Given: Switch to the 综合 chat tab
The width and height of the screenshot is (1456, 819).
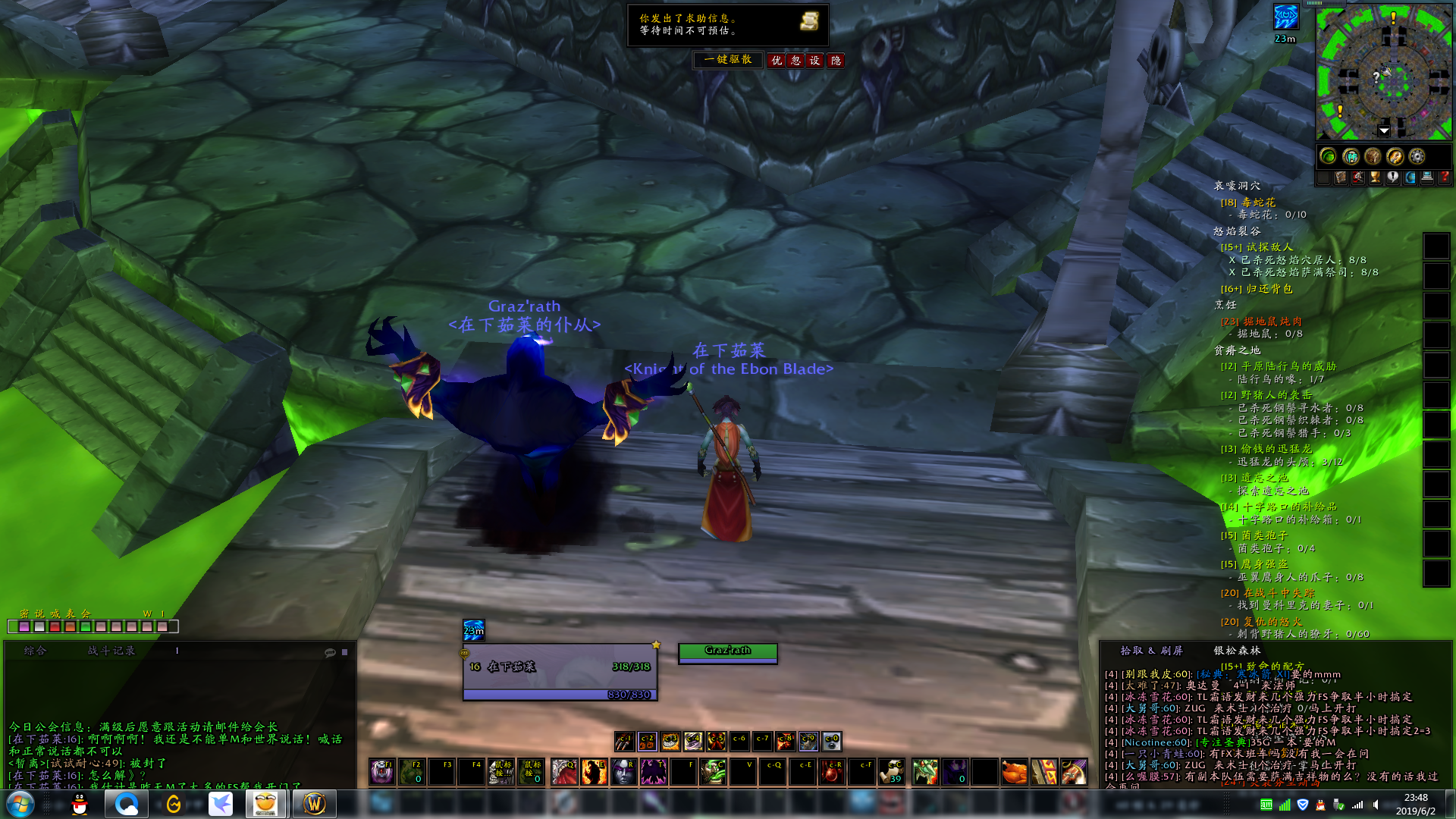Looking at the screenshot, I should coord(35,651).
